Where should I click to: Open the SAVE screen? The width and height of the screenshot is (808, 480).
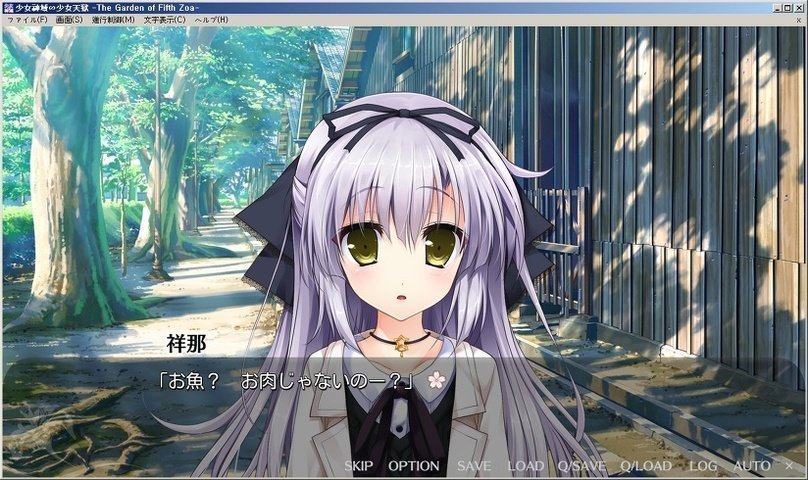click(x=474, y=466)
